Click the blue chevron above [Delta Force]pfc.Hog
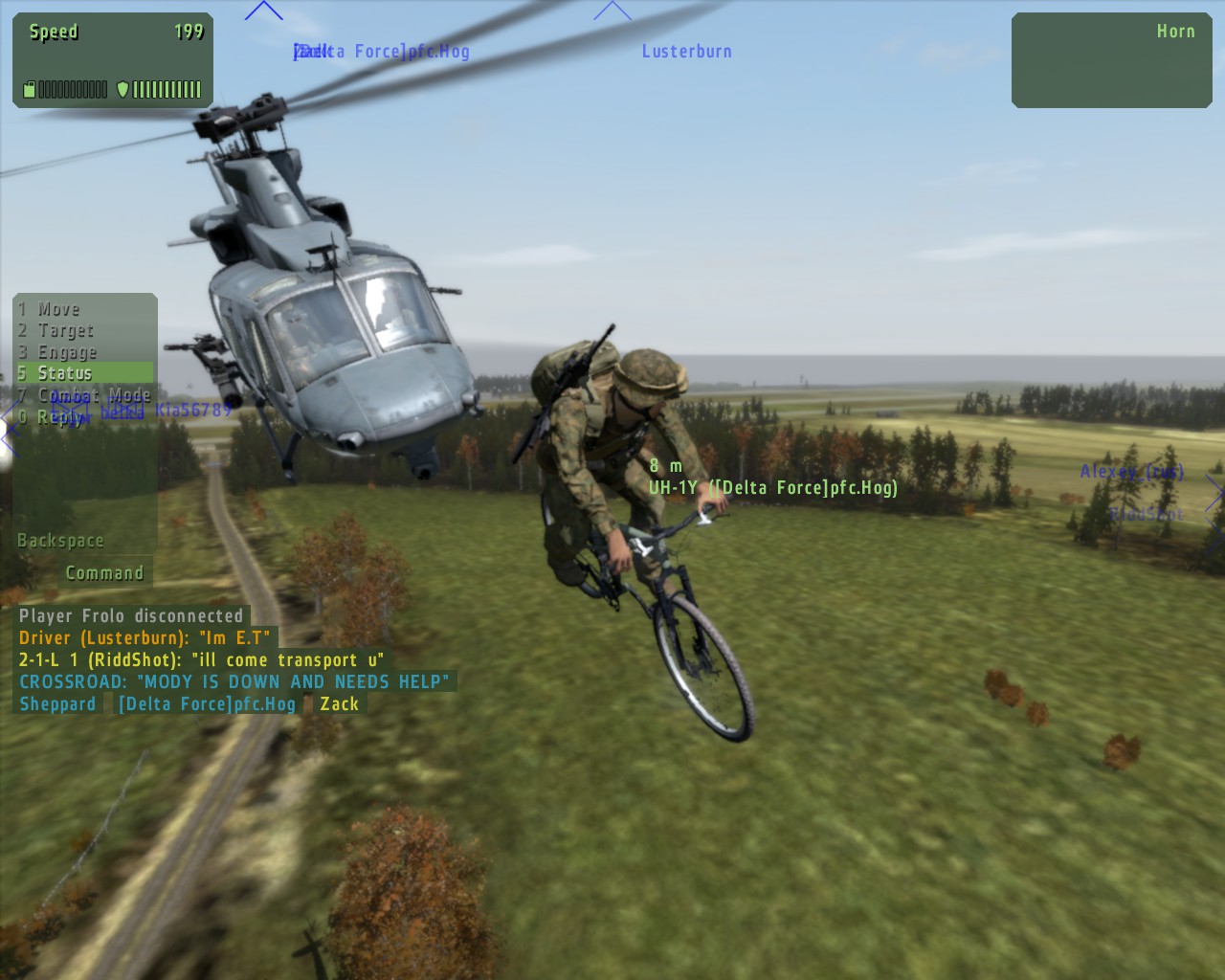This screenshot has width=1225, height=980. tap(265, 10)
